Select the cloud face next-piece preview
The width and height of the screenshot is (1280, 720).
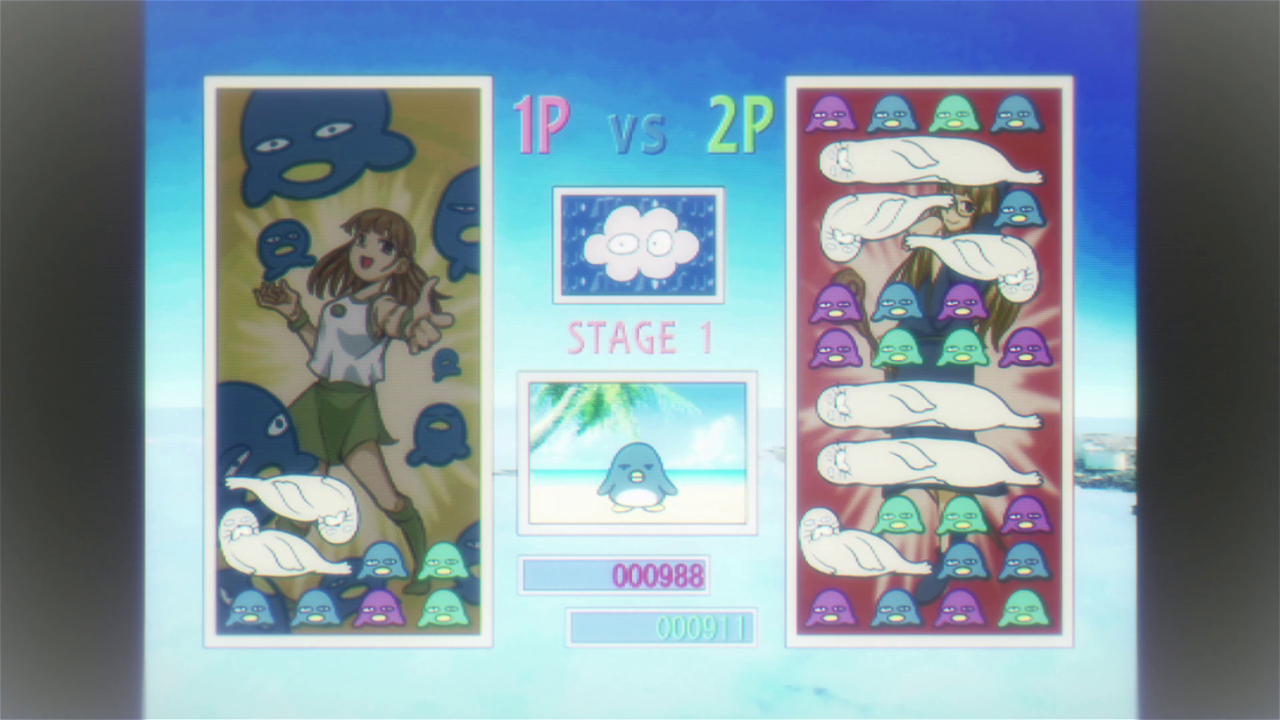(x=638, y=245)
